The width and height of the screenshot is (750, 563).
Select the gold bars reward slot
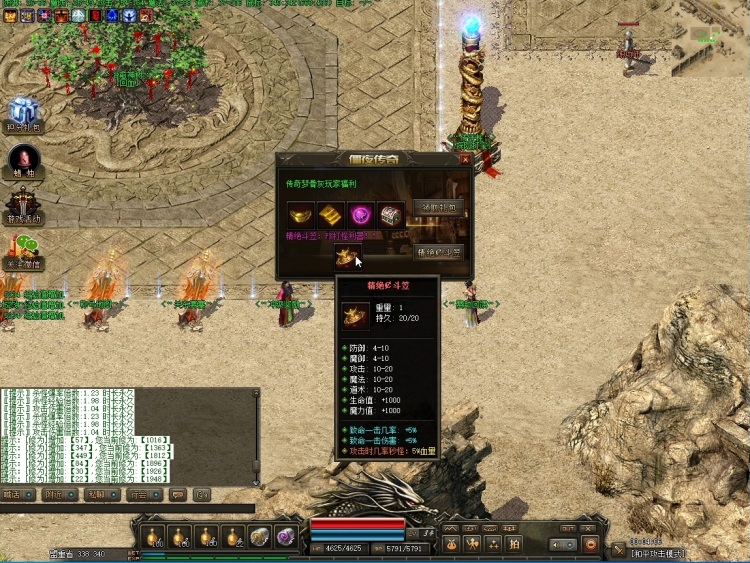coord(331,214)
